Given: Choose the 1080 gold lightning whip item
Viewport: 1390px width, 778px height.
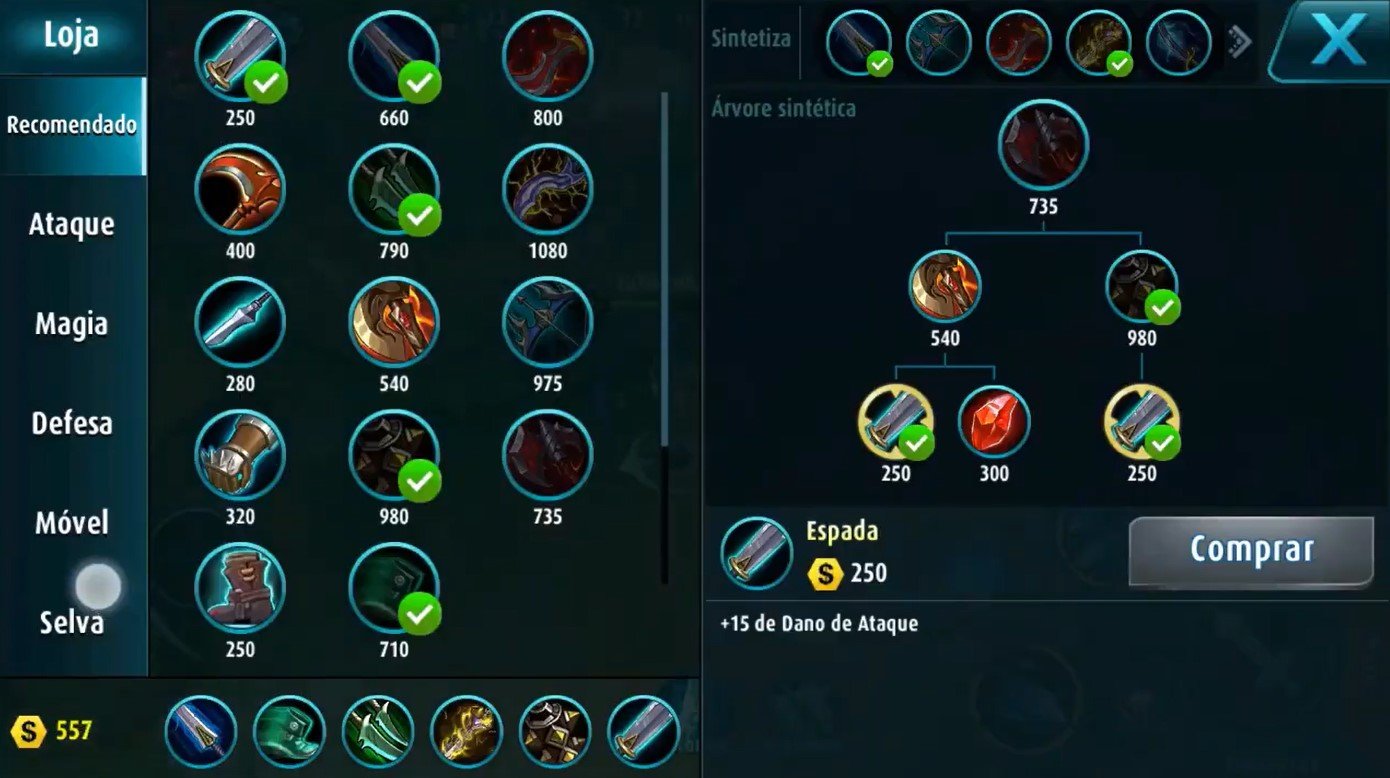Looking at the screenshot, I should 547,189.
